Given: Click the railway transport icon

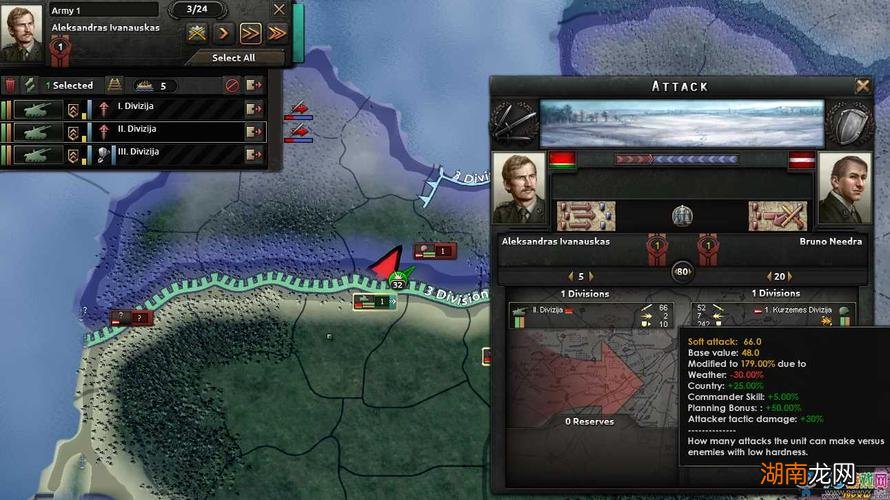Looking at the screenshot, I should pyautogui.click(x=113, y=86).
